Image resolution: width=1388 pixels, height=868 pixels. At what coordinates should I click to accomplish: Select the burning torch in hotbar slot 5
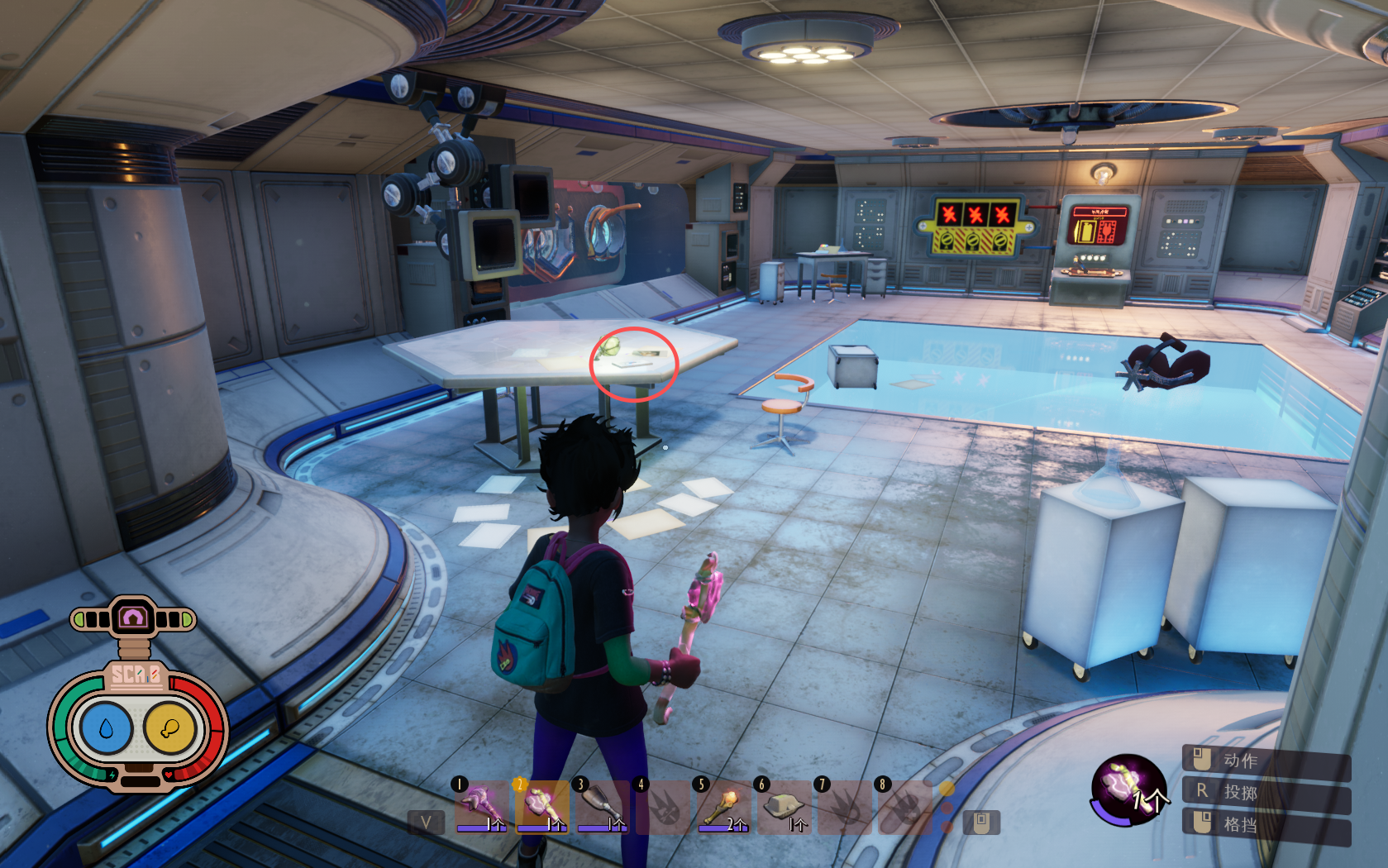tap(723, 804)
